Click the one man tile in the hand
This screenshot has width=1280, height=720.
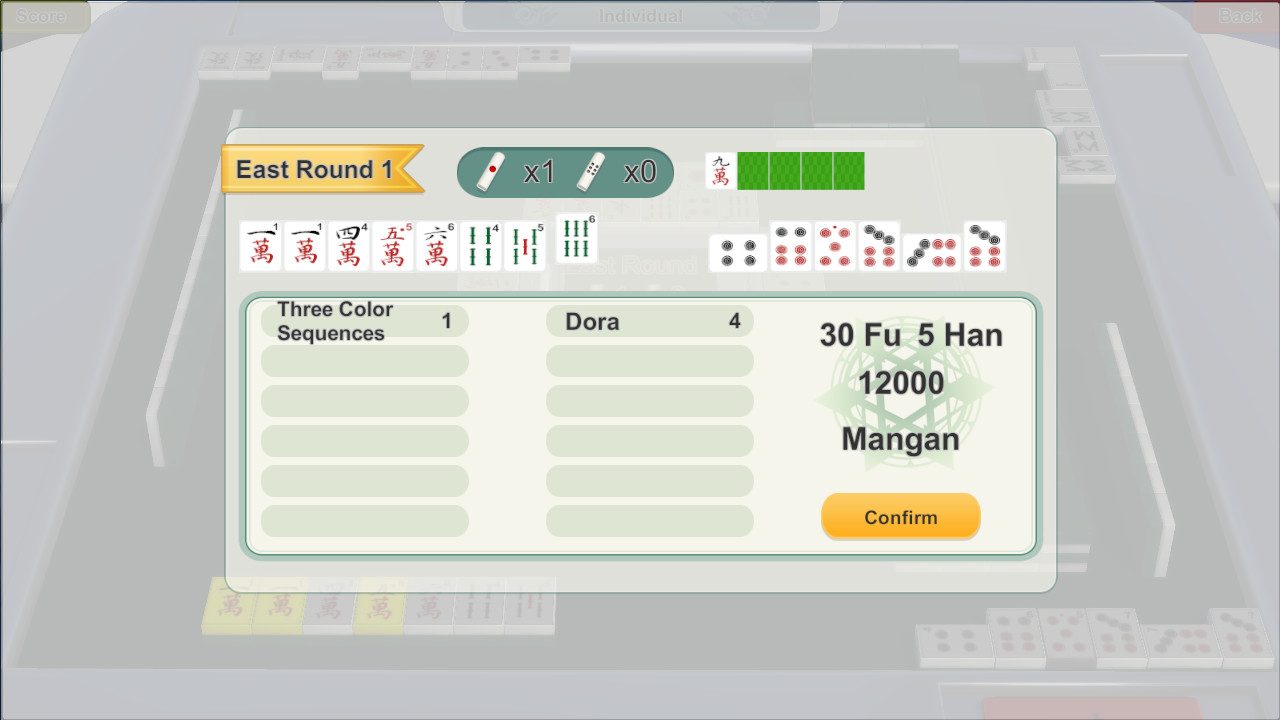(x=261, y=245)
